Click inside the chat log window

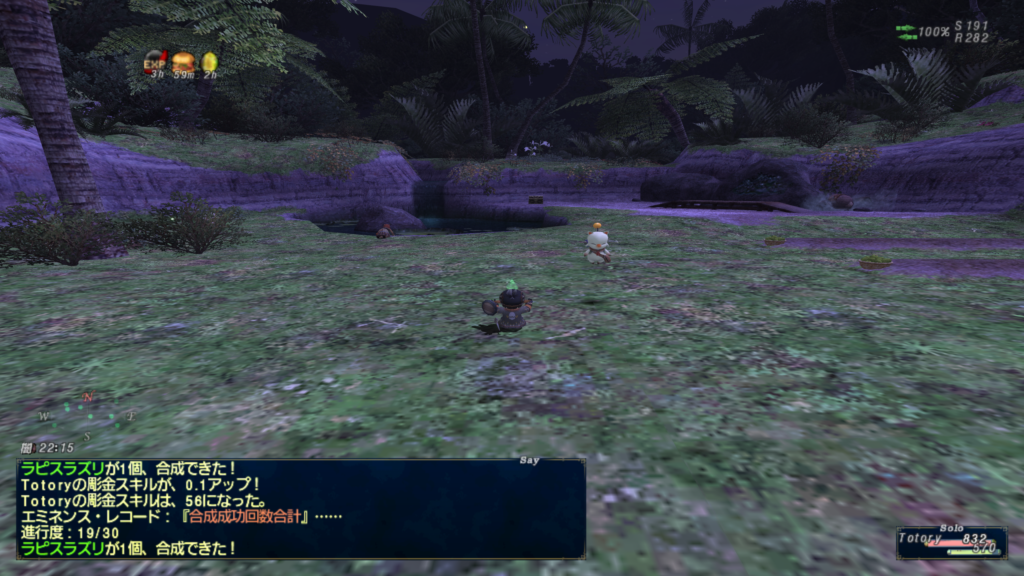(x=300, y=508)
